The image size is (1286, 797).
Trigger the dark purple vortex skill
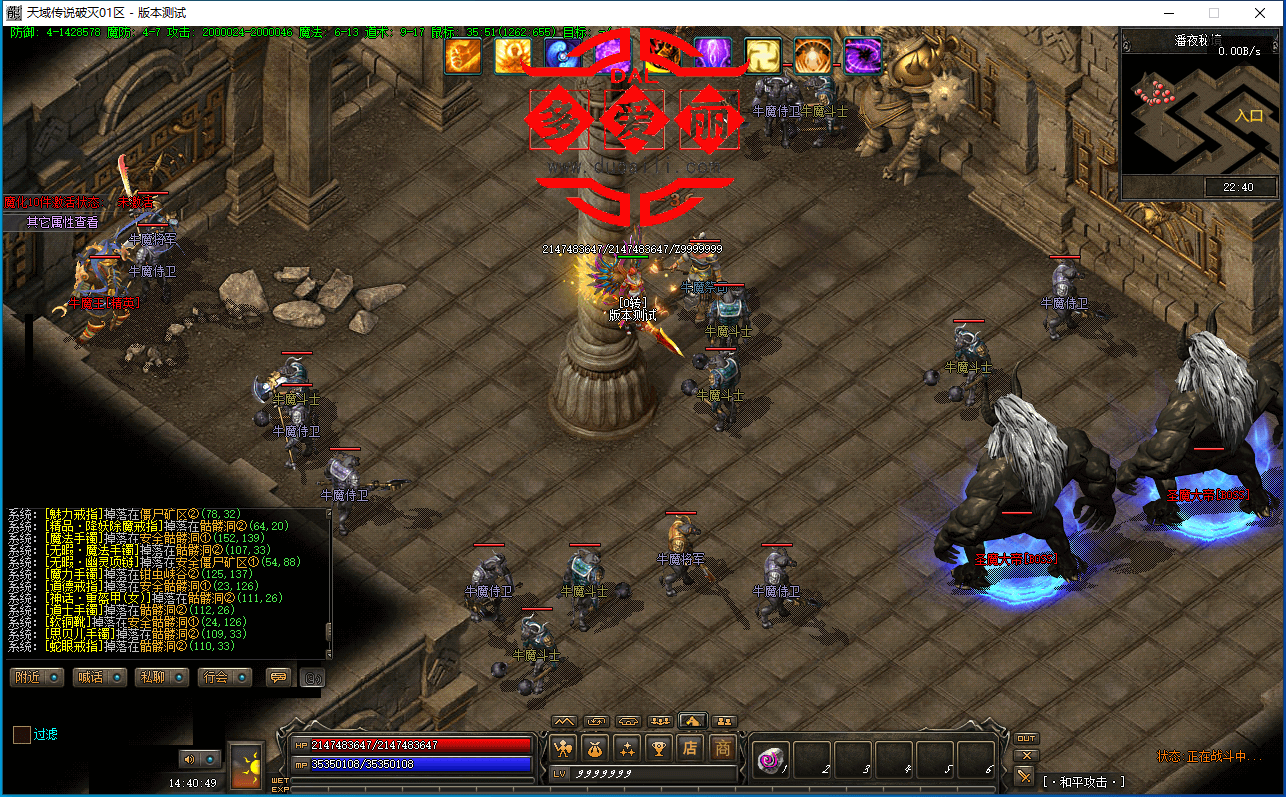coord(862,55)
